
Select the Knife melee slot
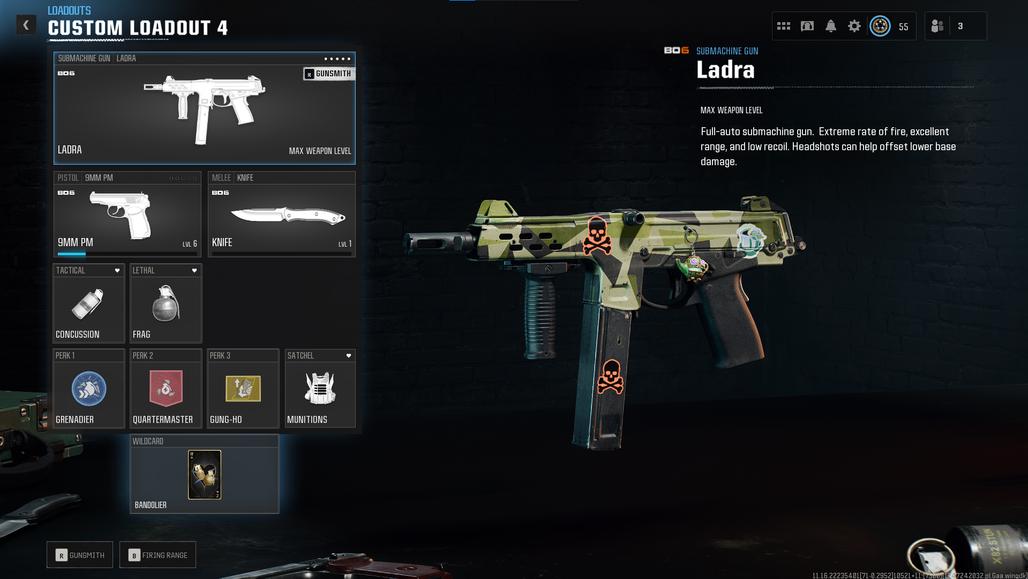[281, 214]
